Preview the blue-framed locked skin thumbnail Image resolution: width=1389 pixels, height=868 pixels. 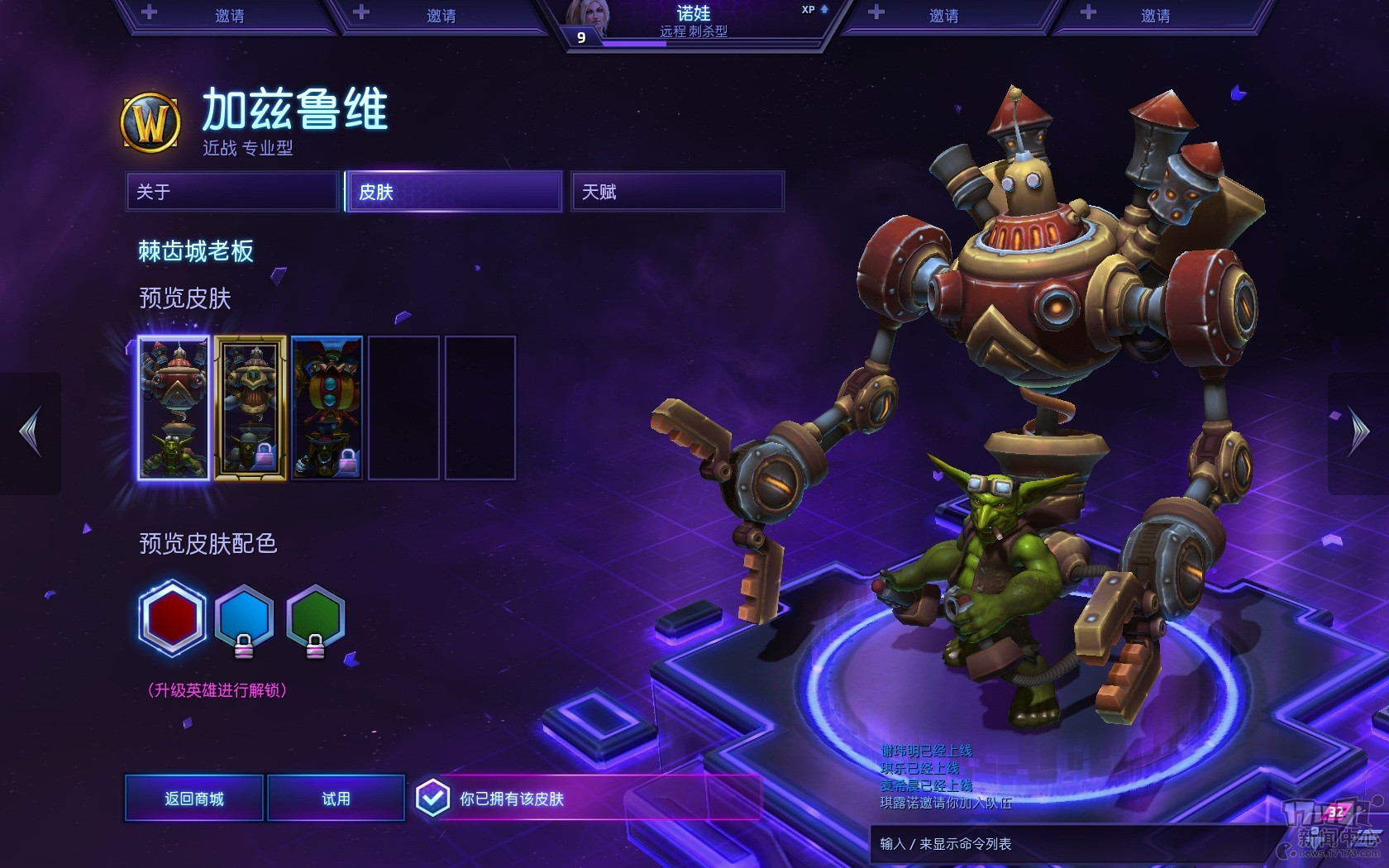click(x=327, y=408)
